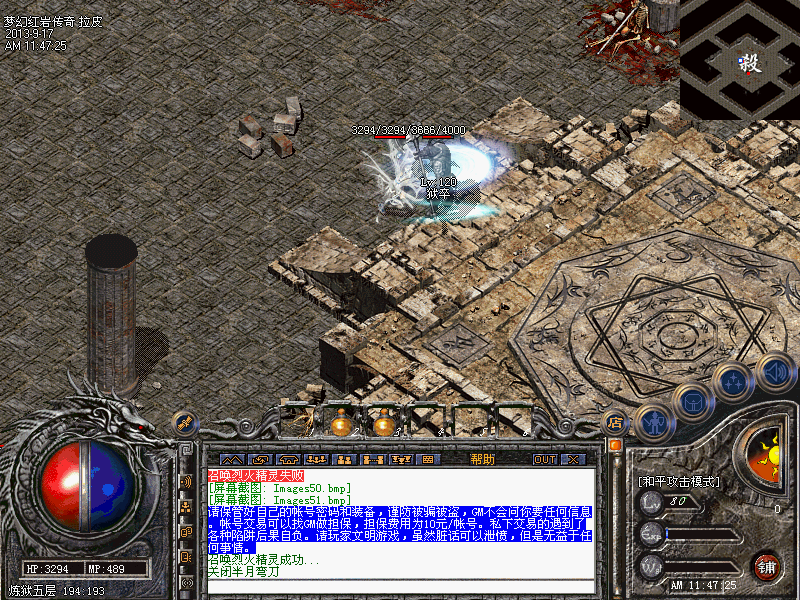Viewport: 800px width, 600px height.
Task: Open the minimap in the corner
Action: 740,60
